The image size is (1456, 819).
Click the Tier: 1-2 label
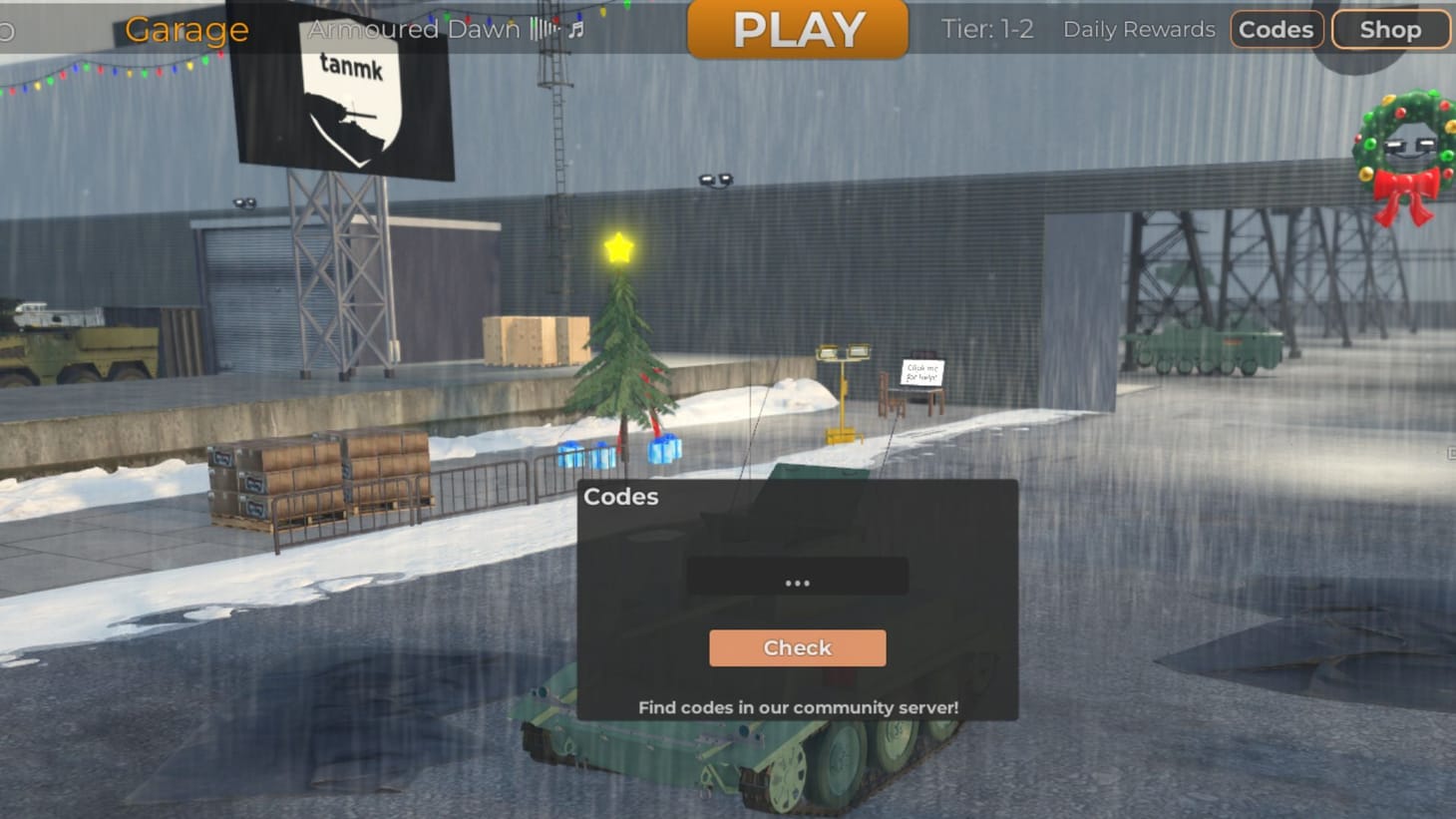click(986, 29)
